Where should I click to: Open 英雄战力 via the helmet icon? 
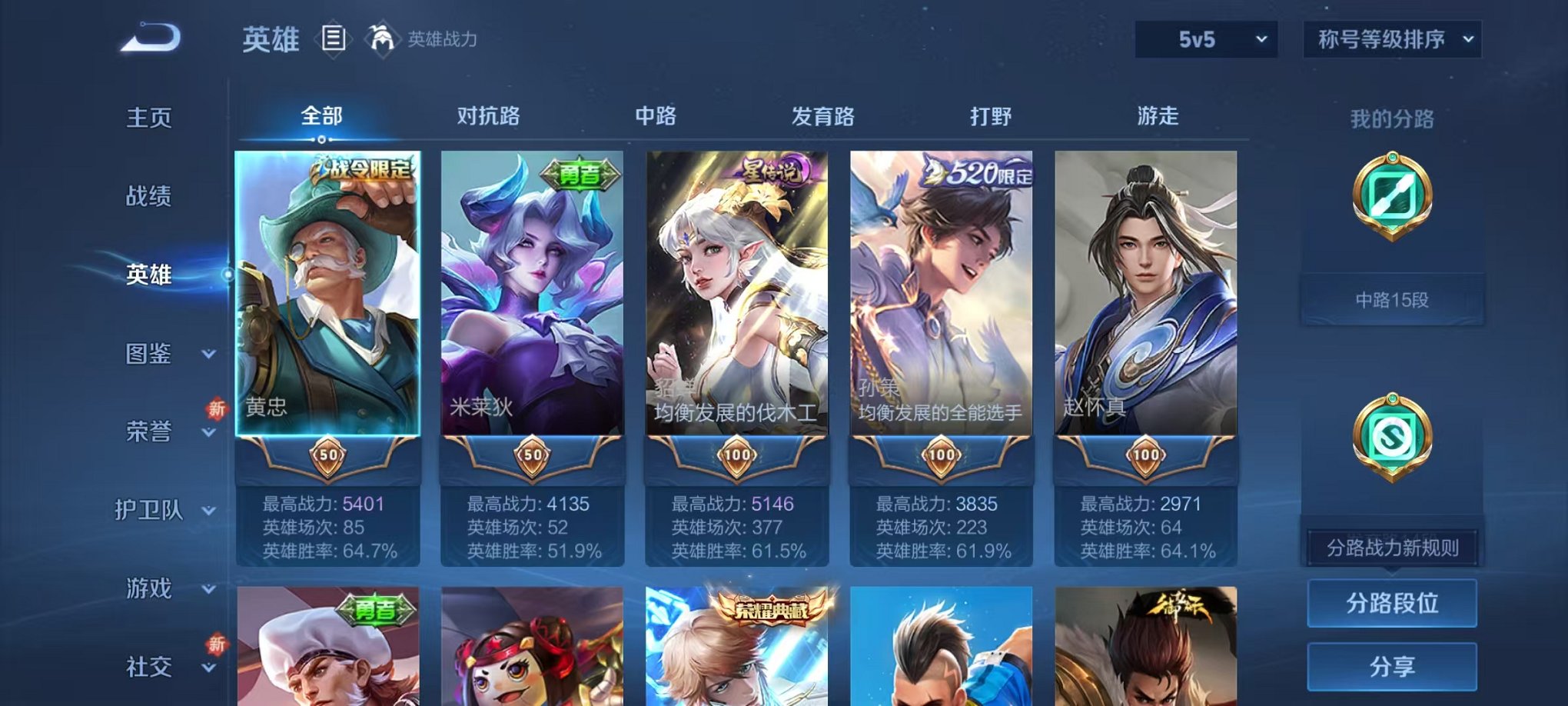[382, 38]
